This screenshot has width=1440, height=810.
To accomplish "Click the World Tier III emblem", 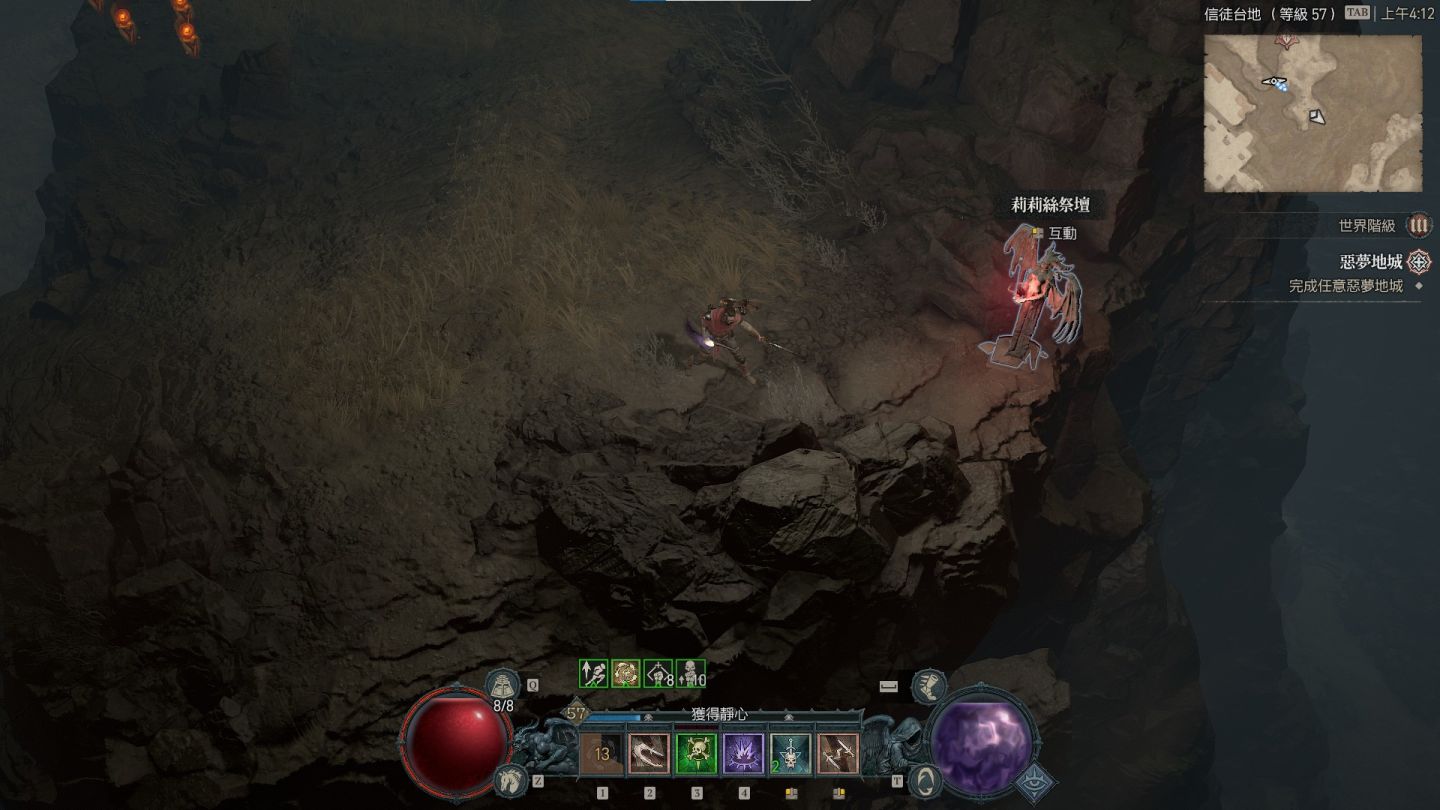I will [x=1418, y=226].
